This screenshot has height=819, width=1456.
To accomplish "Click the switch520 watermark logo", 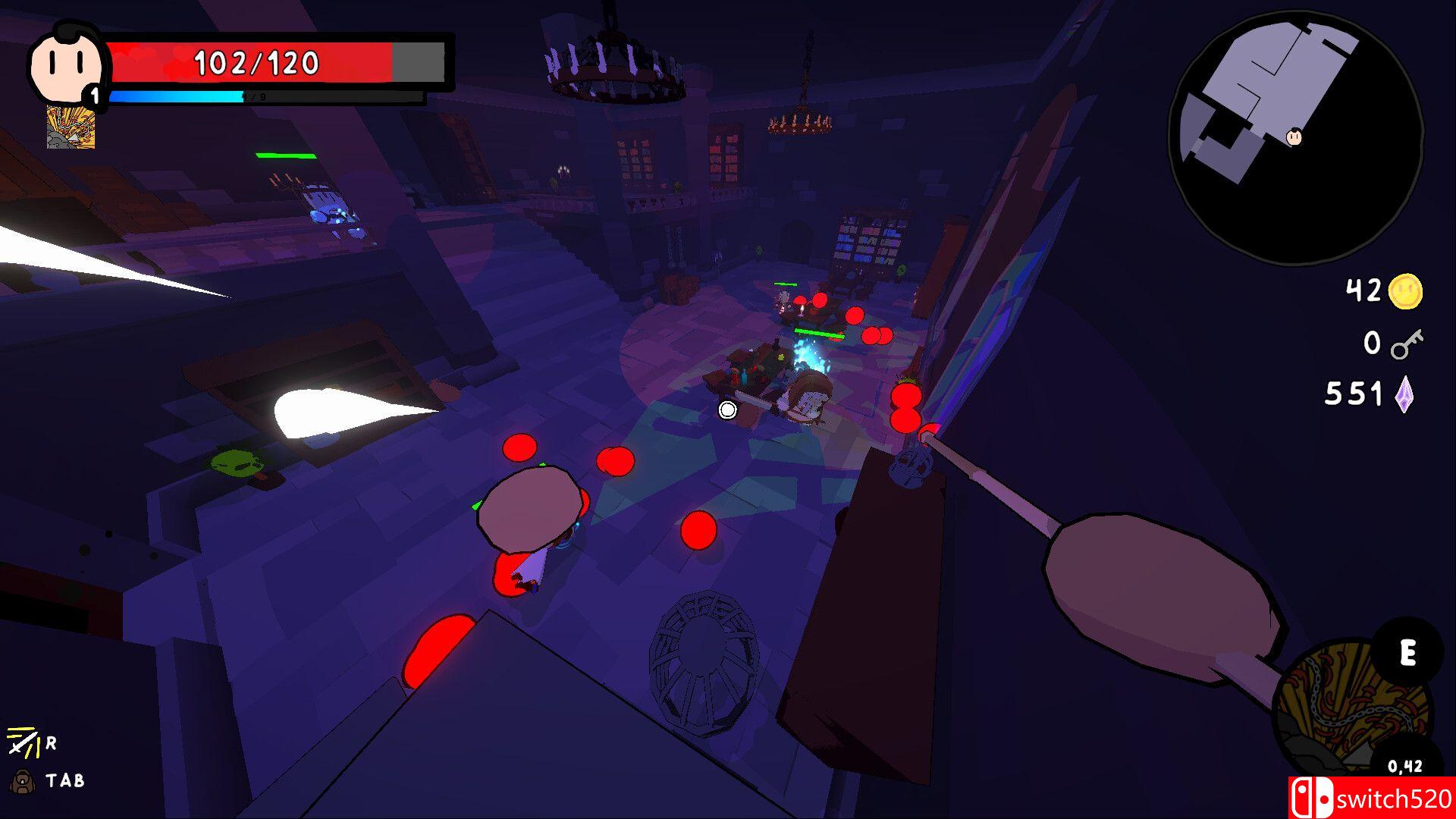I will pos(1371,798).
